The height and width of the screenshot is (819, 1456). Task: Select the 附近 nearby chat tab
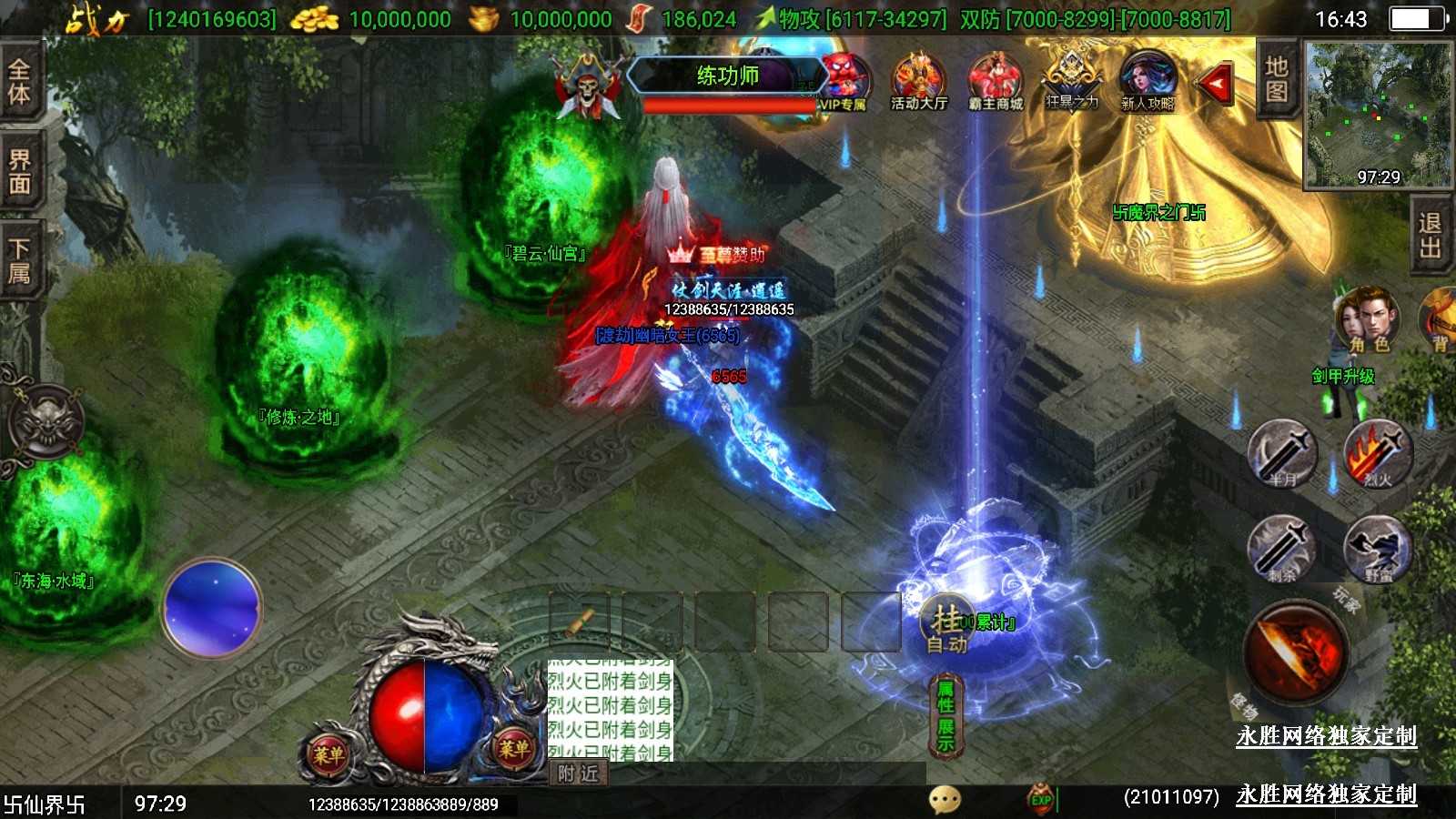(x=579, y=773)
